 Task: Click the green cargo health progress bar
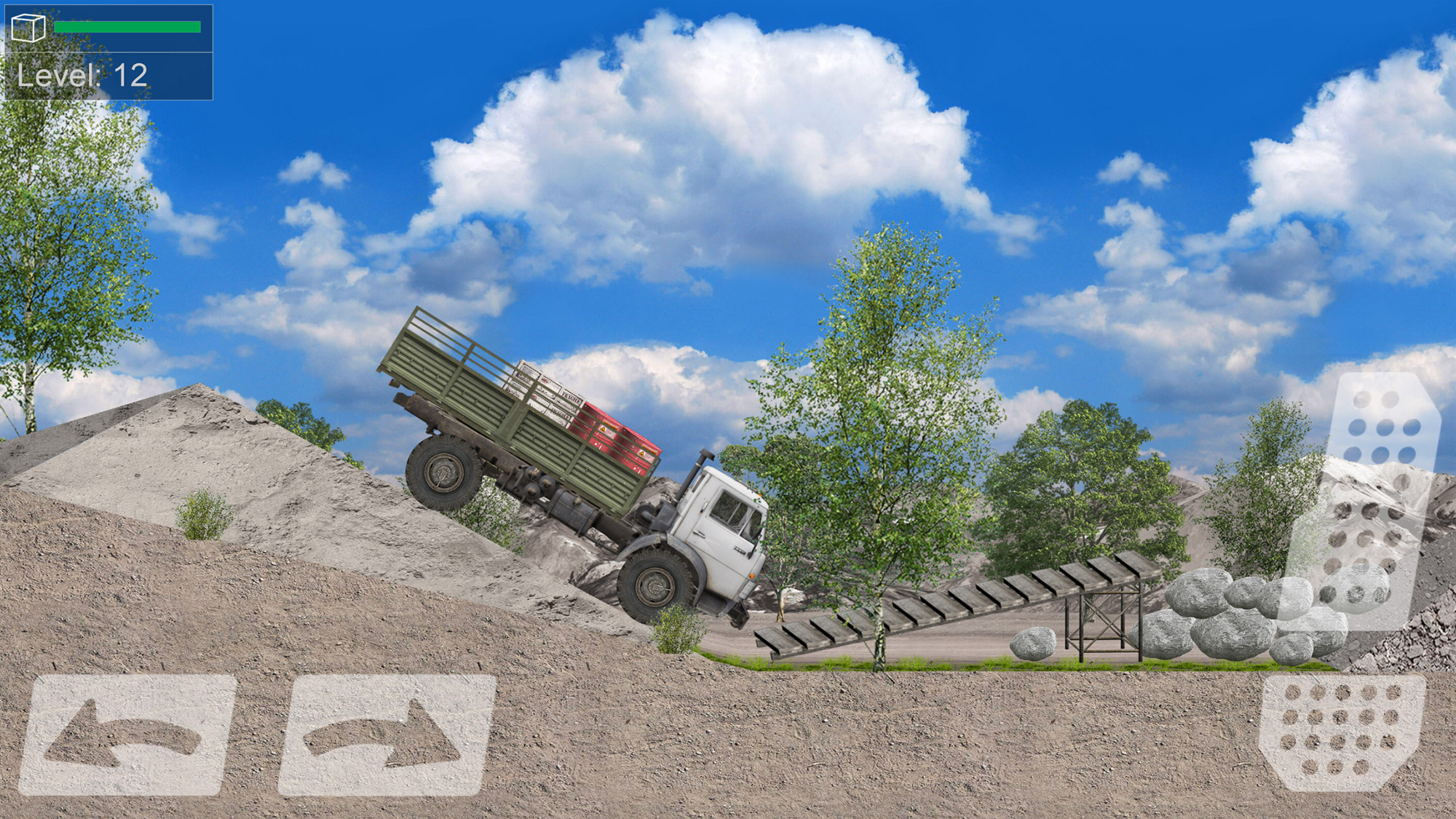[x=127, y=25]
